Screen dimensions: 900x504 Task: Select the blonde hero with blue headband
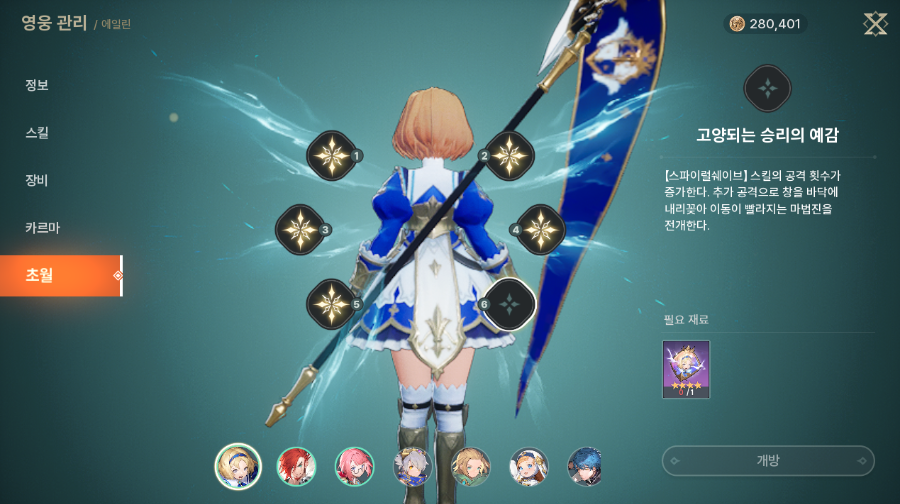238,467
